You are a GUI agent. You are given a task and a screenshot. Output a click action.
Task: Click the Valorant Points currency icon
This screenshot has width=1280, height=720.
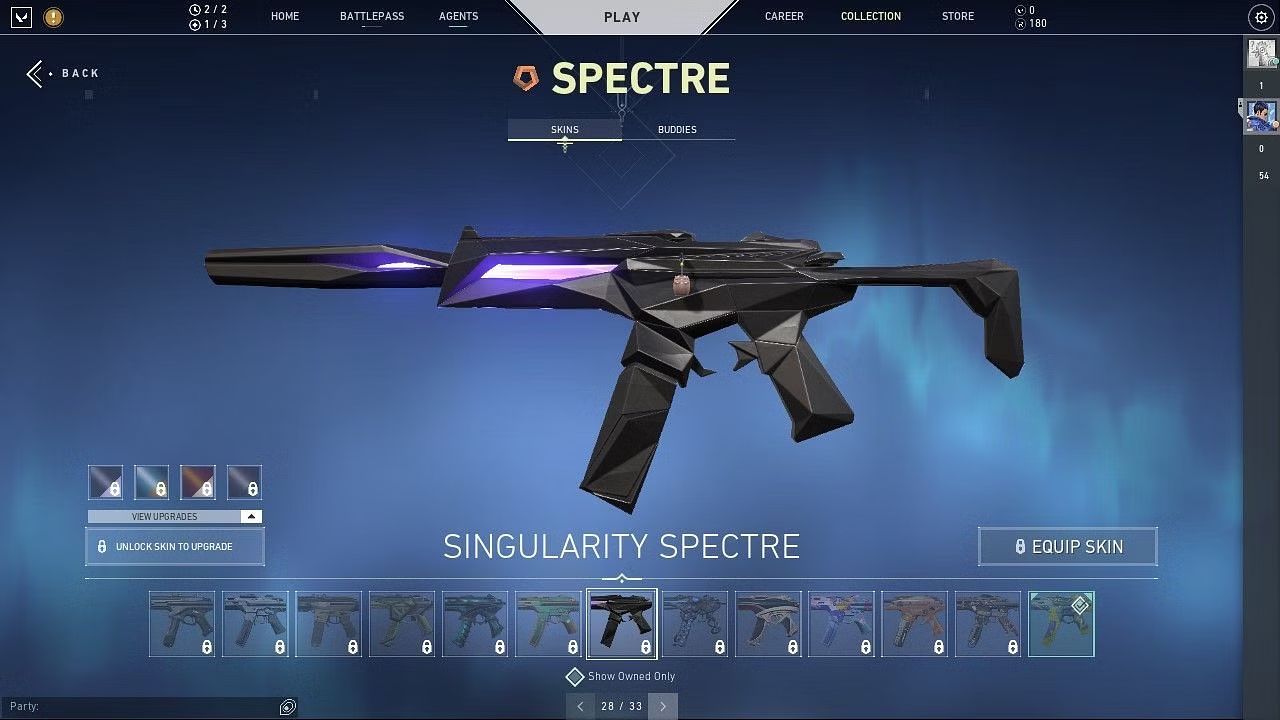coord(1019,11)
